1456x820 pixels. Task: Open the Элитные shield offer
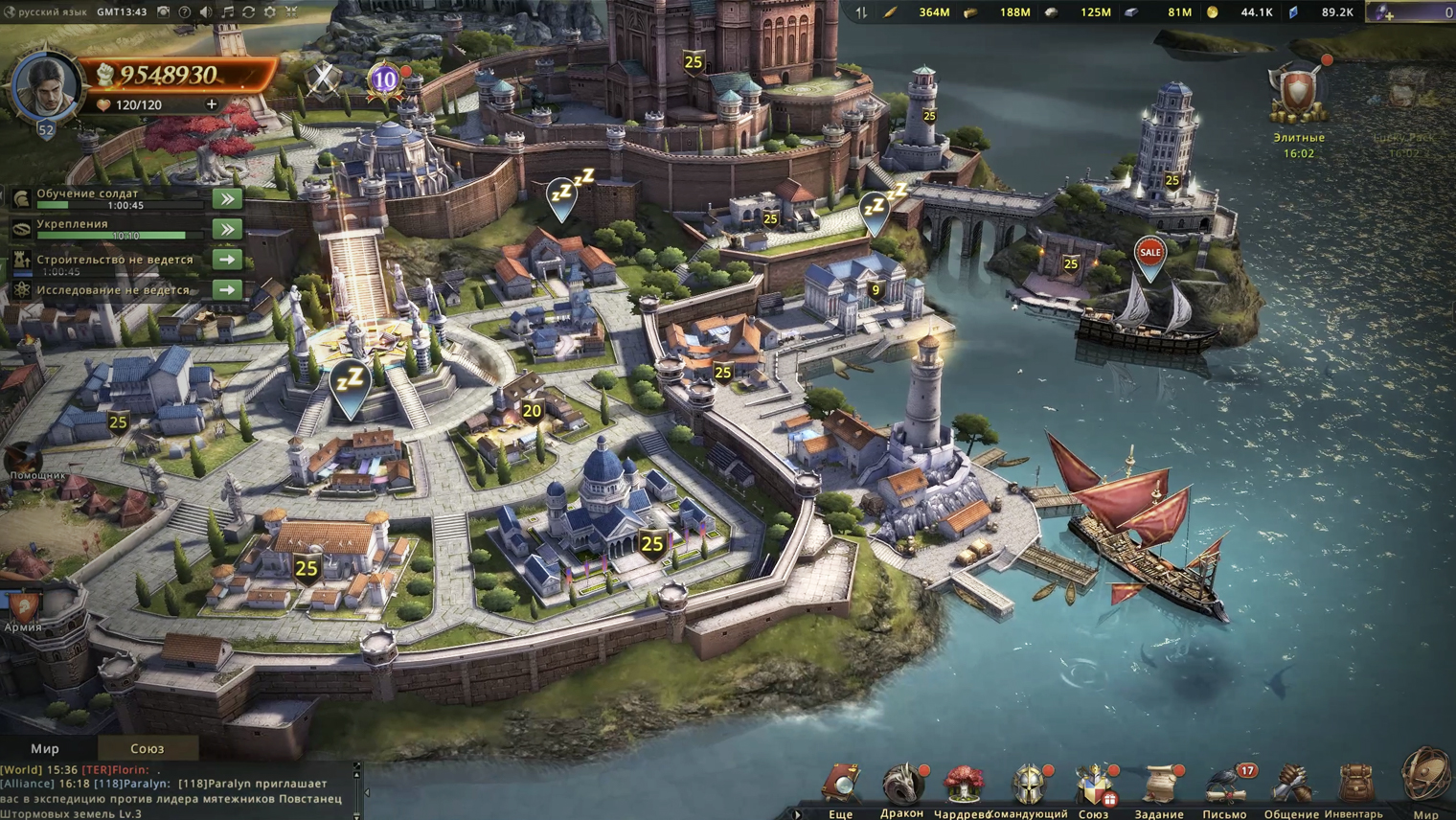1298,96
